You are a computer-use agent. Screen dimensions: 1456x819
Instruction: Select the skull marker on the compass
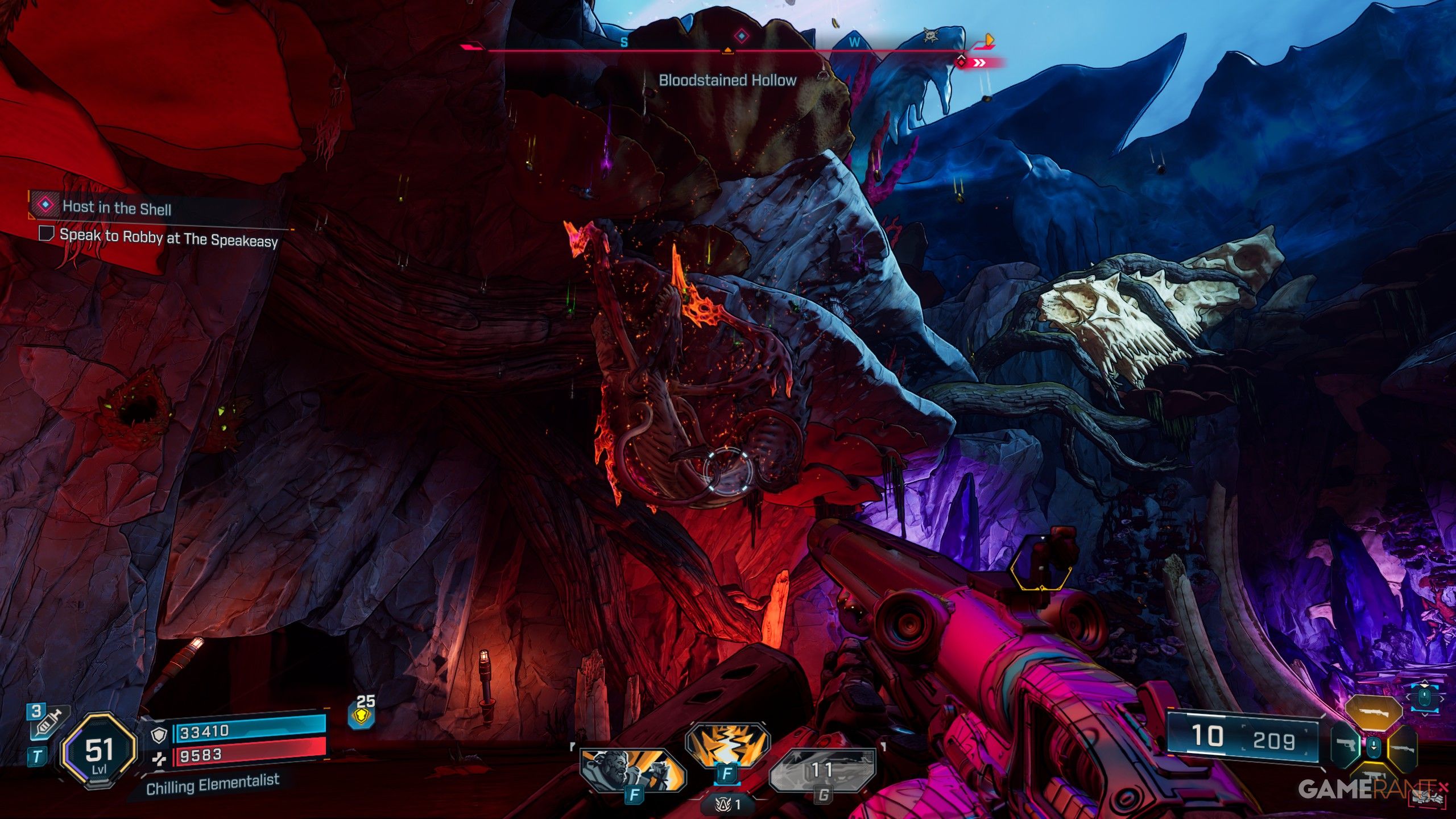931,35
